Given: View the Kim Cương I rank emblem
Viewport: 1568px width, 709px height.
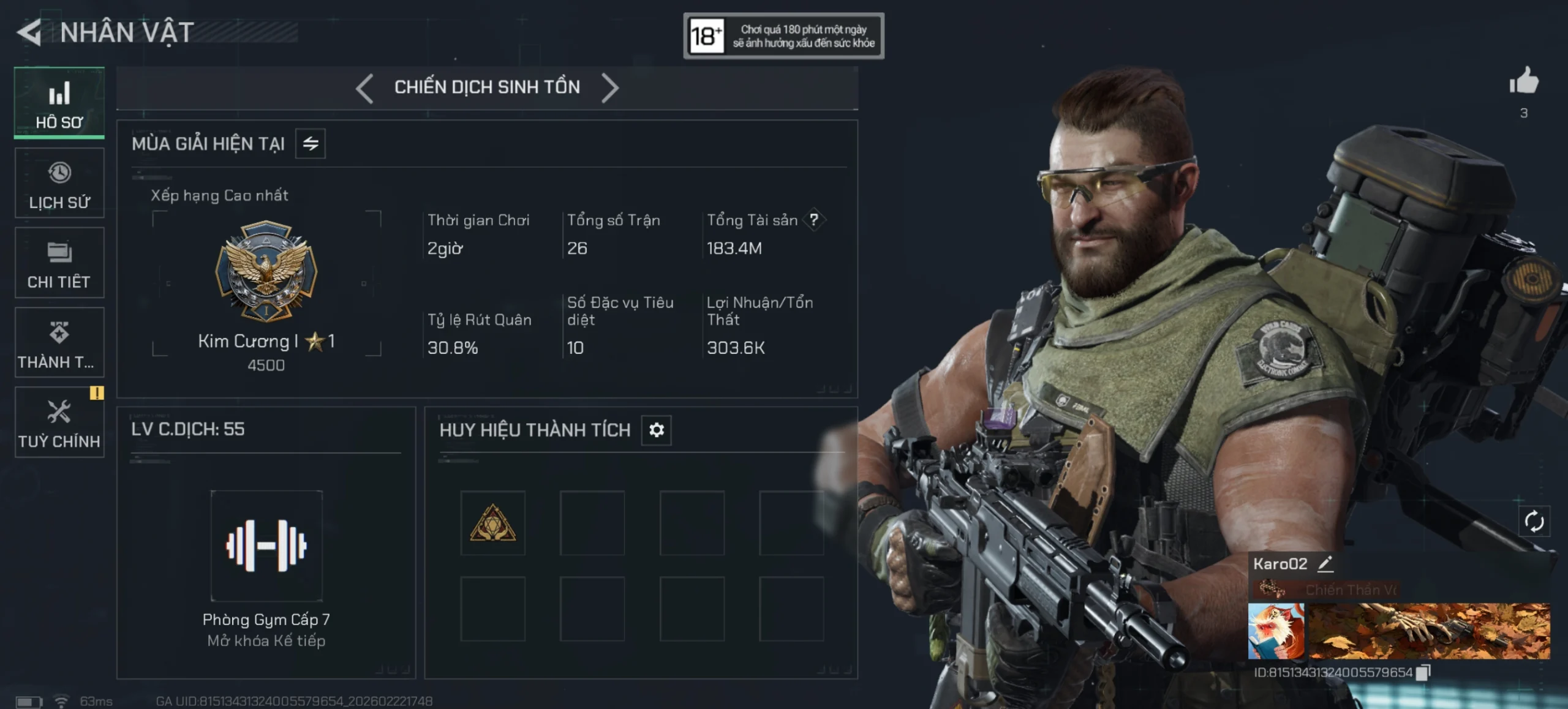Looking at the screenshot, I should pos(266,271).
